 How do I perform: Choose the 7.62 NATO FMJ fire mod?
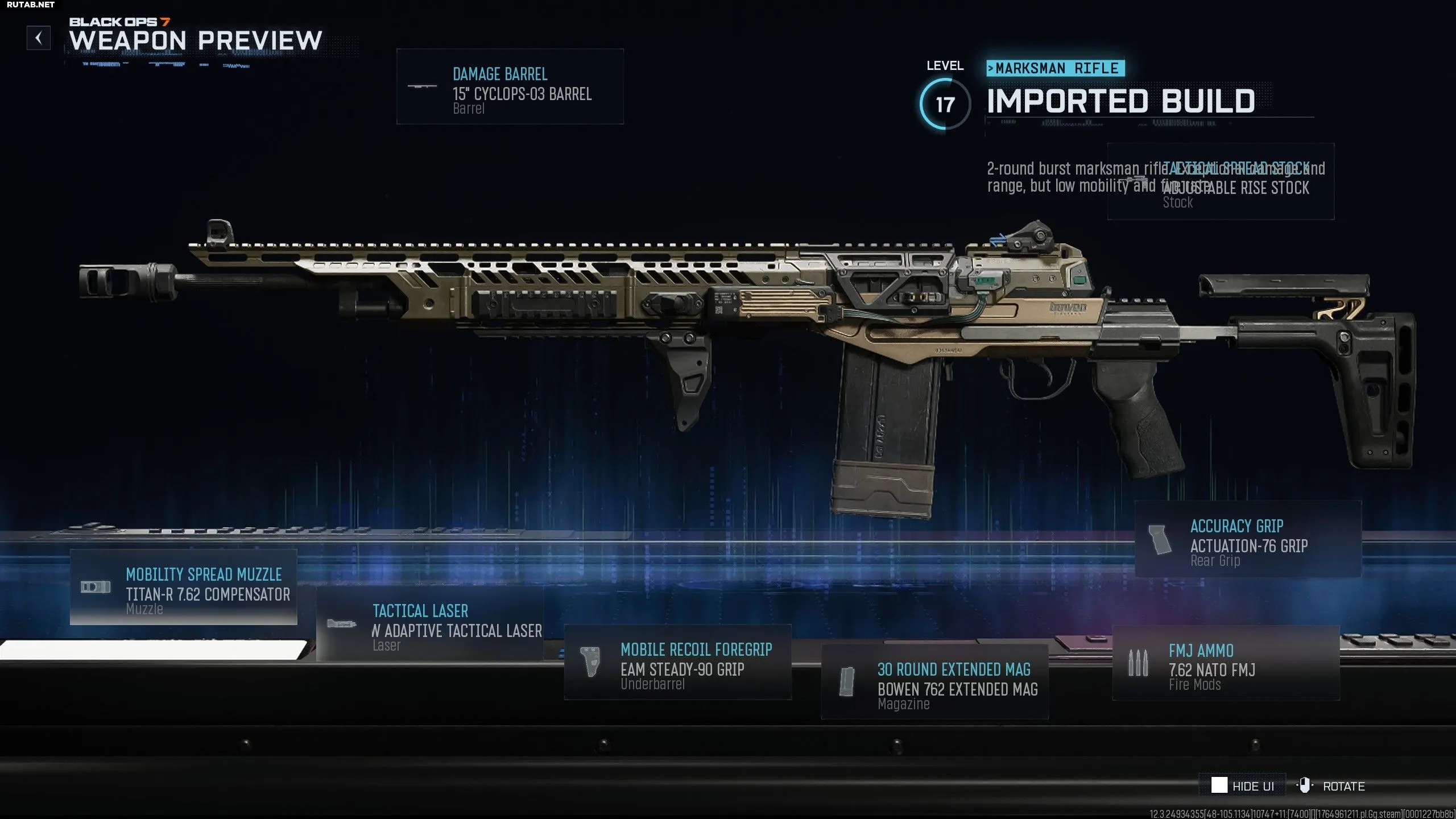click(1226, 663)
